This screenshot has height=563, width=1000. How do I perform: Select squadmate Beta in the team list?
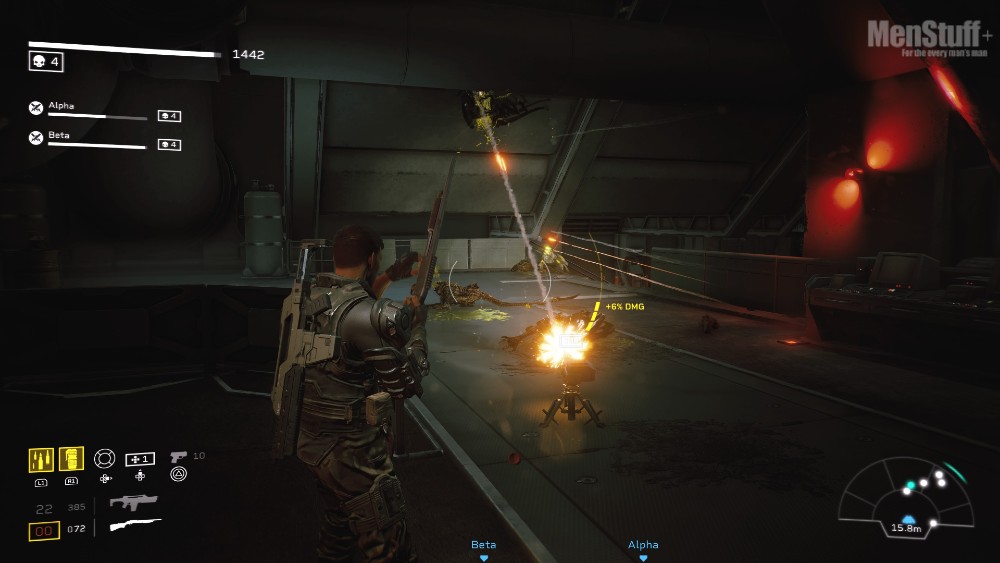point(60,137)
